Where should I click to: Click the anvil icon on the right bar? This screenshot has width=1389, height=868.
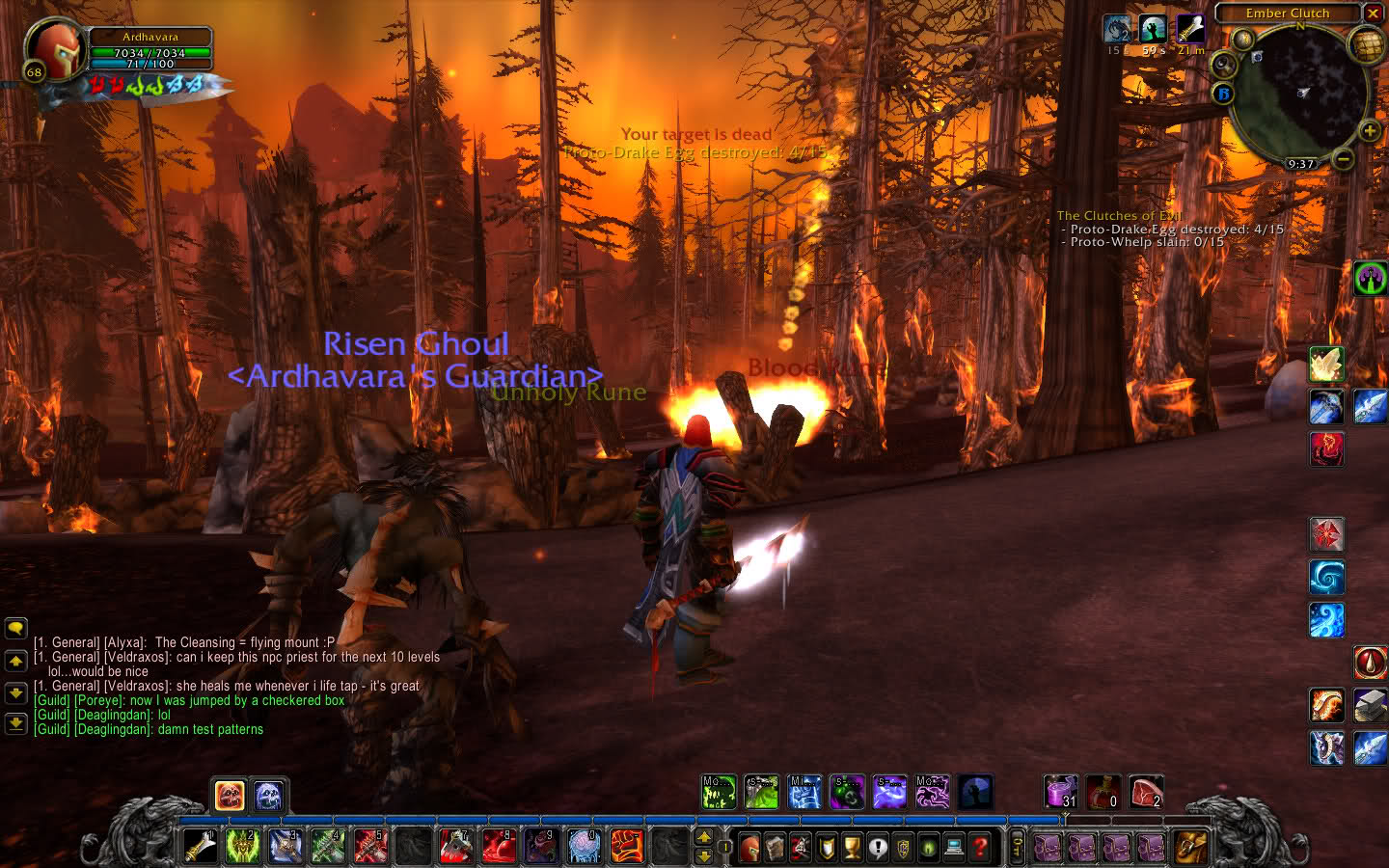click(x=1370, y=705)
